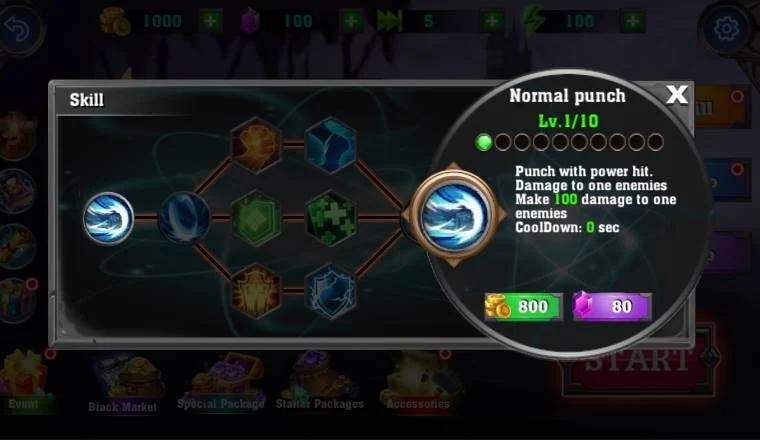The height and width of the screenshot is (440, 760).
Task: Choose the orange fist hexagon skill at top
Action: pos(255,144)
